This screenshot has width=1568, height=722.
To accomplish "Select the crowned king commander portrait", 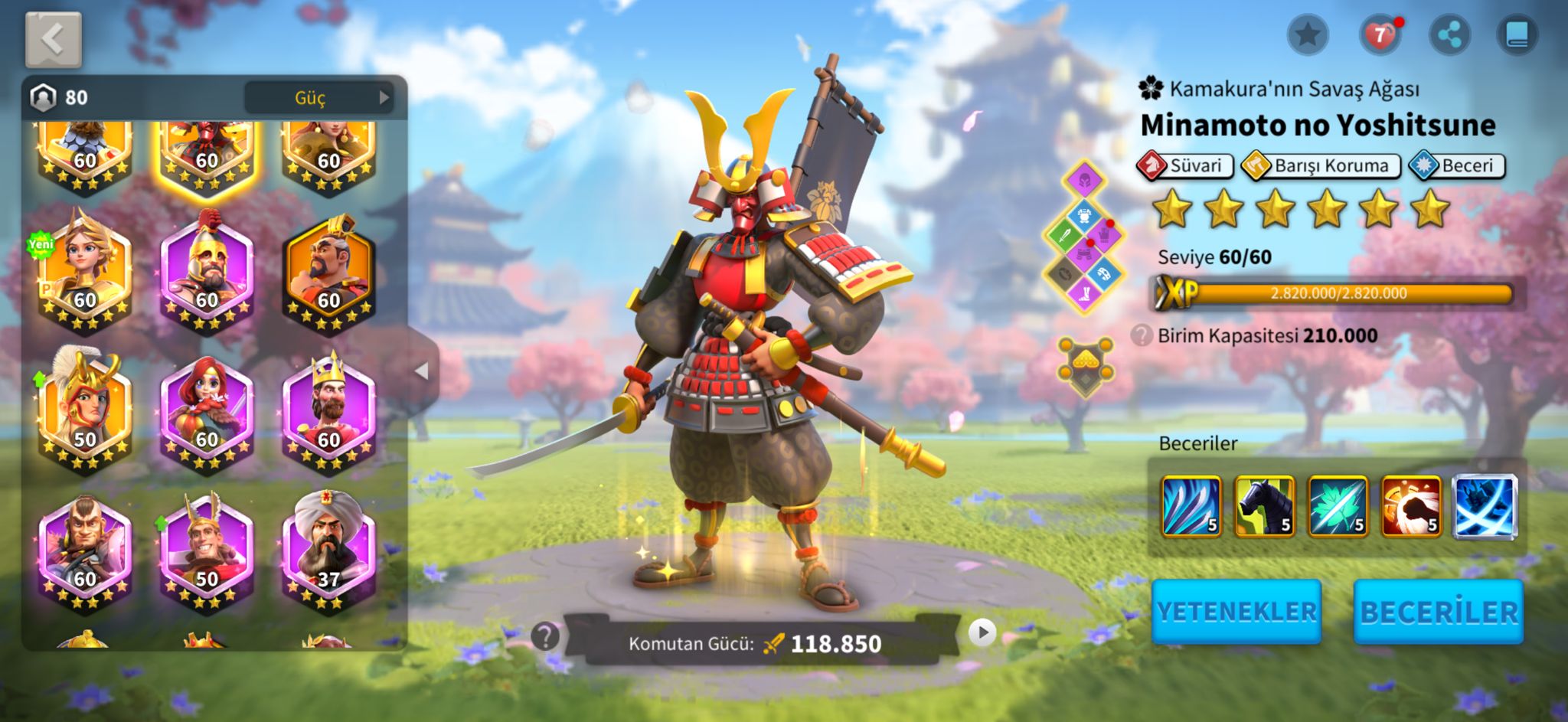I will pyautogui.click(x=328, y=410).
